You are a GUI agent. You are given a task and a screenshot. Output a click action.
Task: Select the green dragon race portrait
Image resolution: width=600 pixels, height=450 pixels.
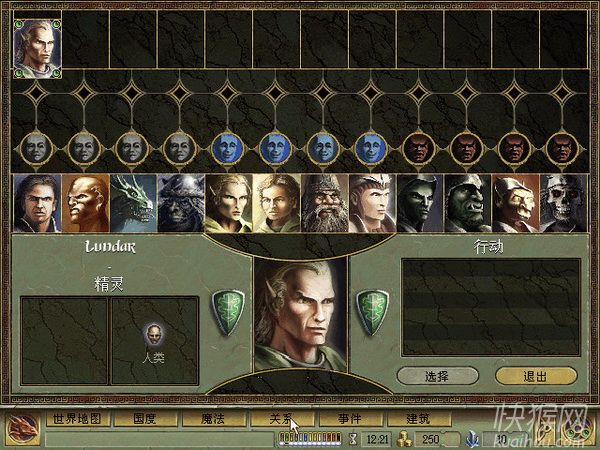[x=132, y=204]
